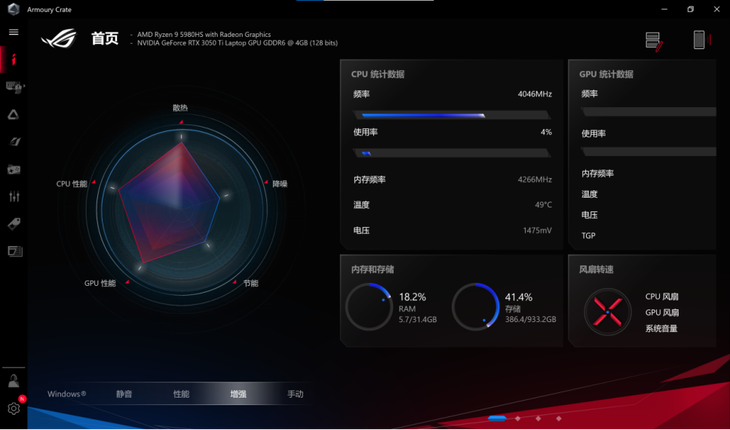Go to the second dashboard page dot
The height and width of the screenshot is (430, 730).
518,418
